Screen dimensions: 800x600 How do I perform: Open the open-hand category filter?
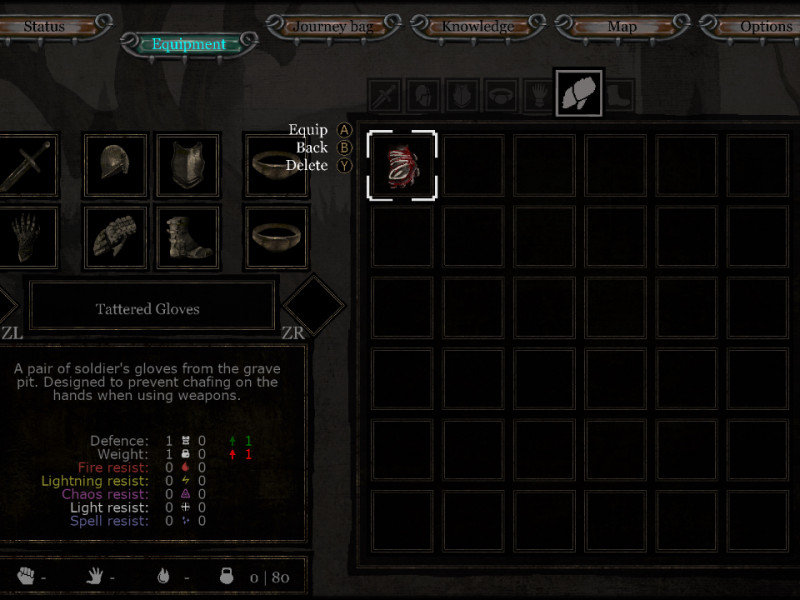pyautogui.click(x=540, y=96)
